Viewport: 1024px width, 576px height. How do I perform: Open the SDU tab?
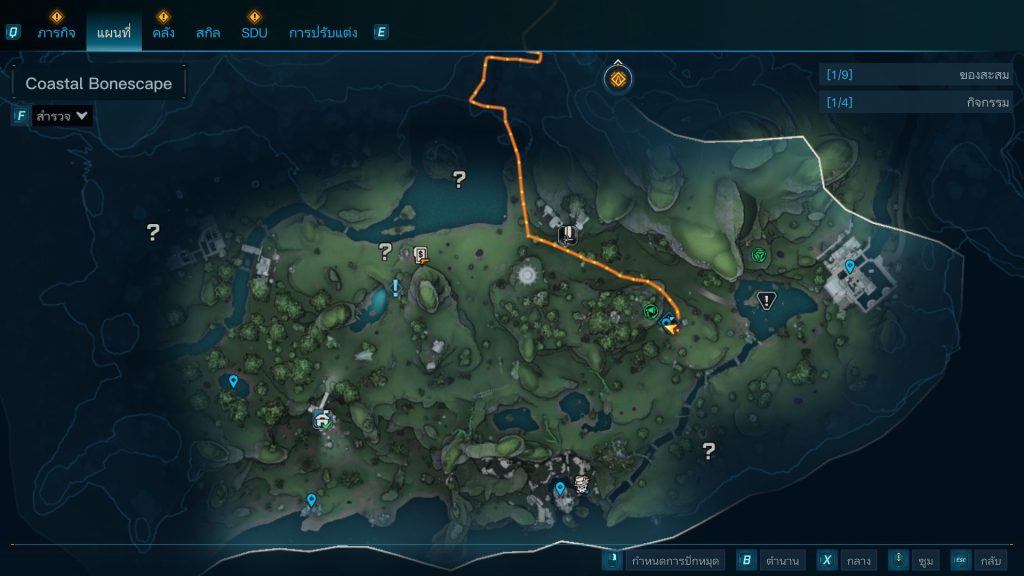(x=254, y=32)
